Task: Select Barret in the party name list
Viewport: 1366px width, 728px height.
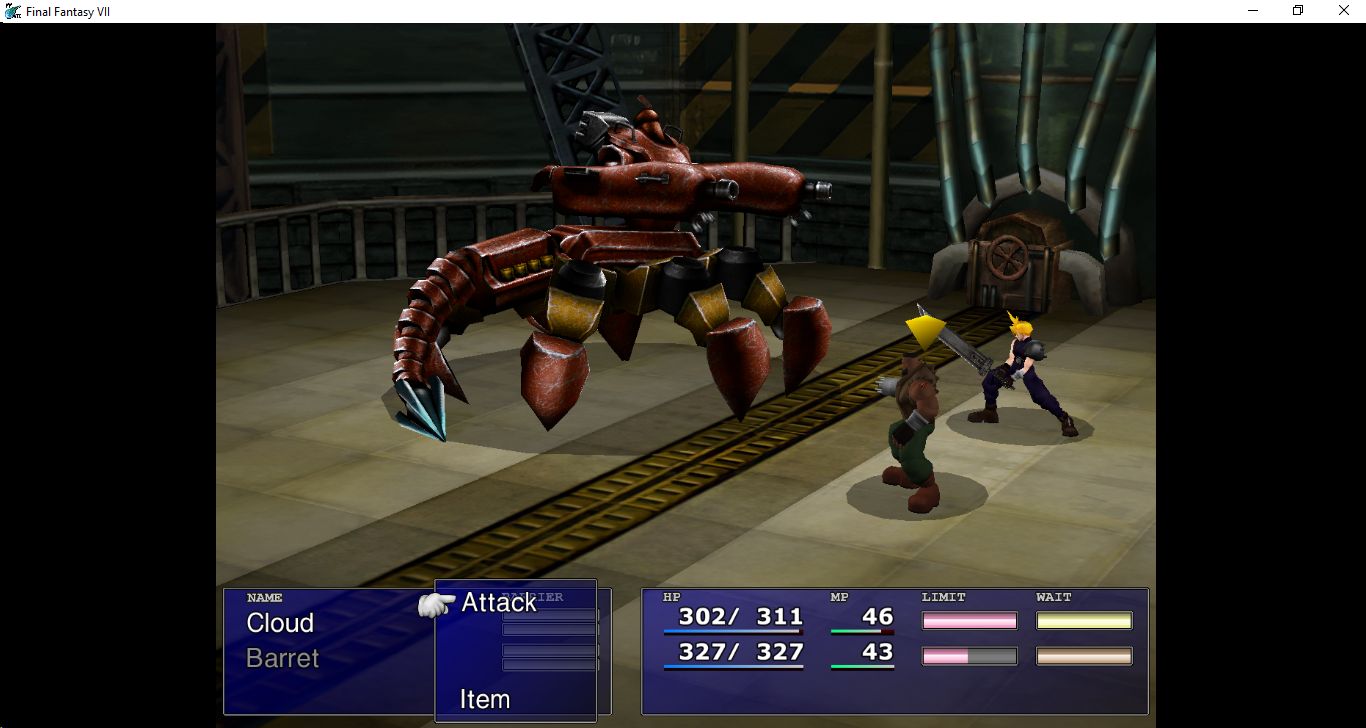Action: 282,658
